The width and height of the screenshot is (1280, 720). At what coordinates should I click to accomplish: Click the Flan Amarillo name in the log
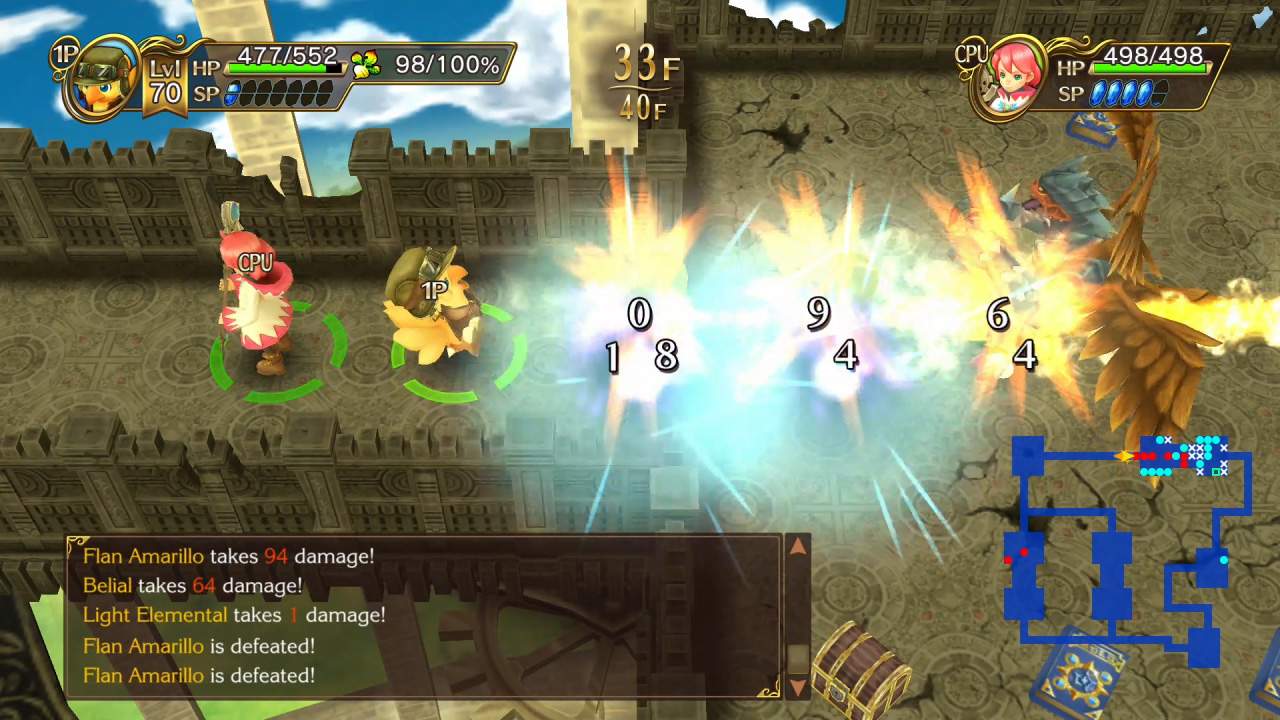(x=142, y=556)
